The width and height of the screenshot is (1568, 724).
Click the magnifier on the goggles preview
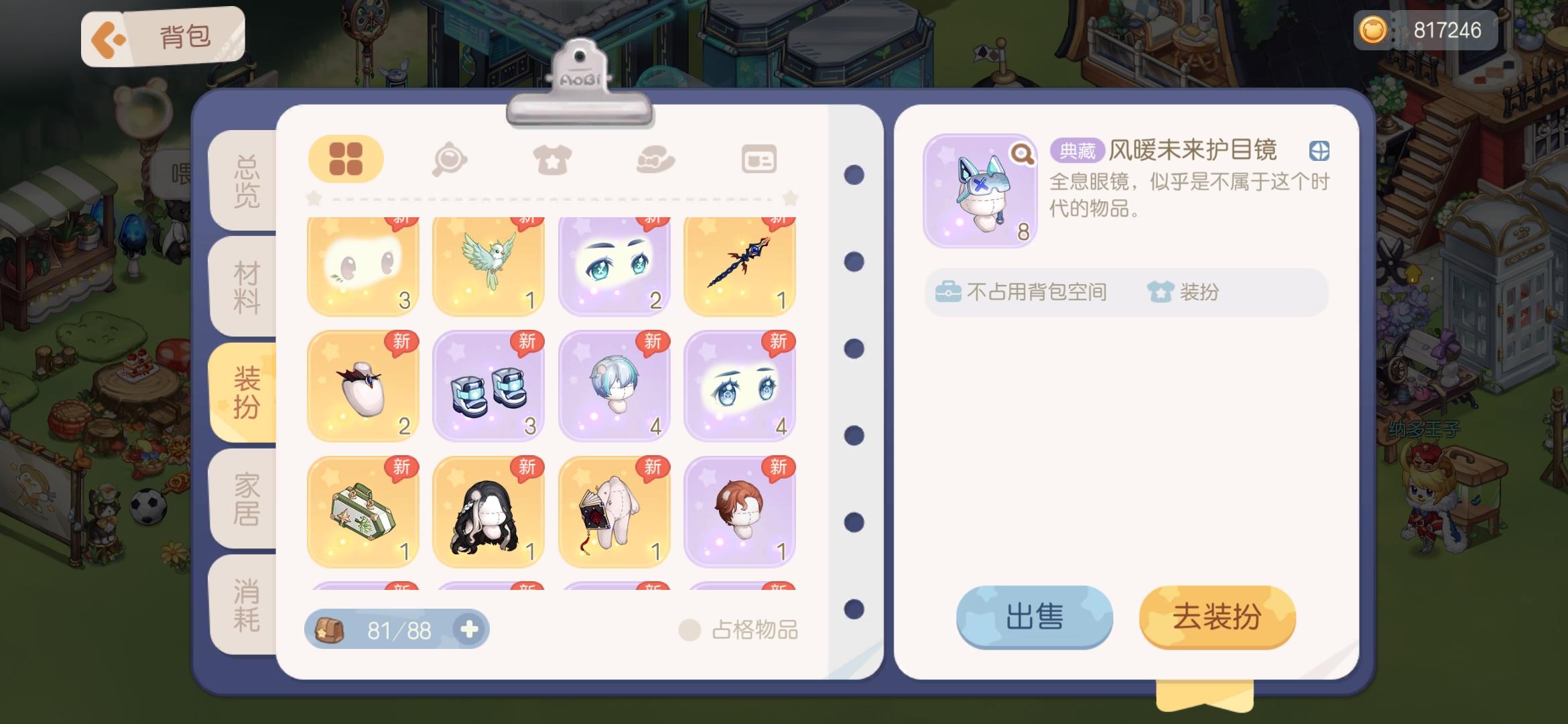[x=1021, y=153]
